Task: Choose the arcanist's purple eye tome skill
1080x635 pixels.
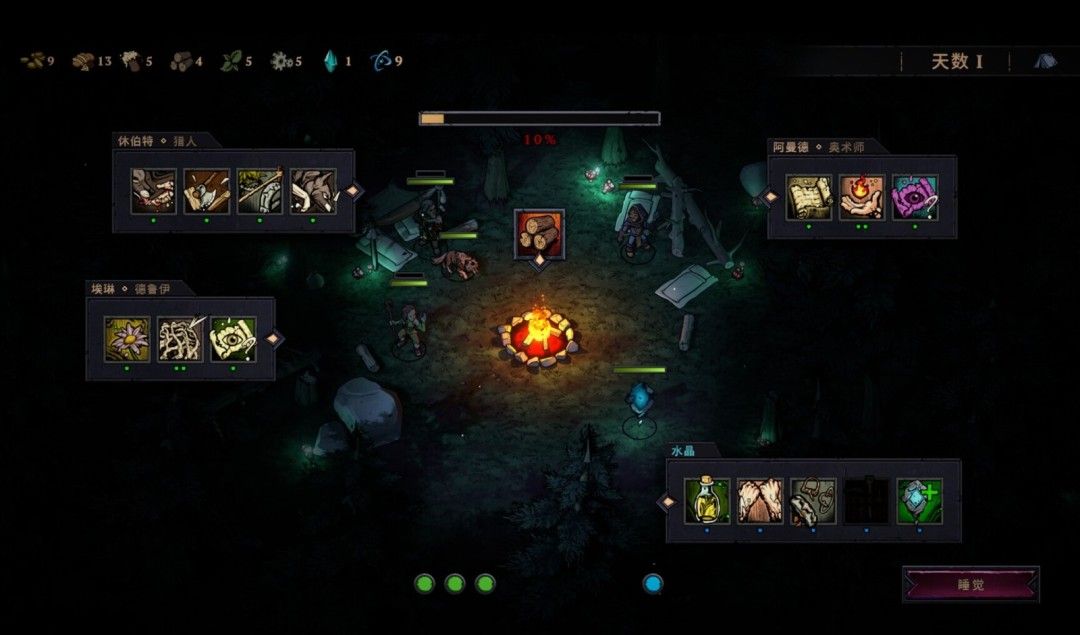Action: pos(915,197)
